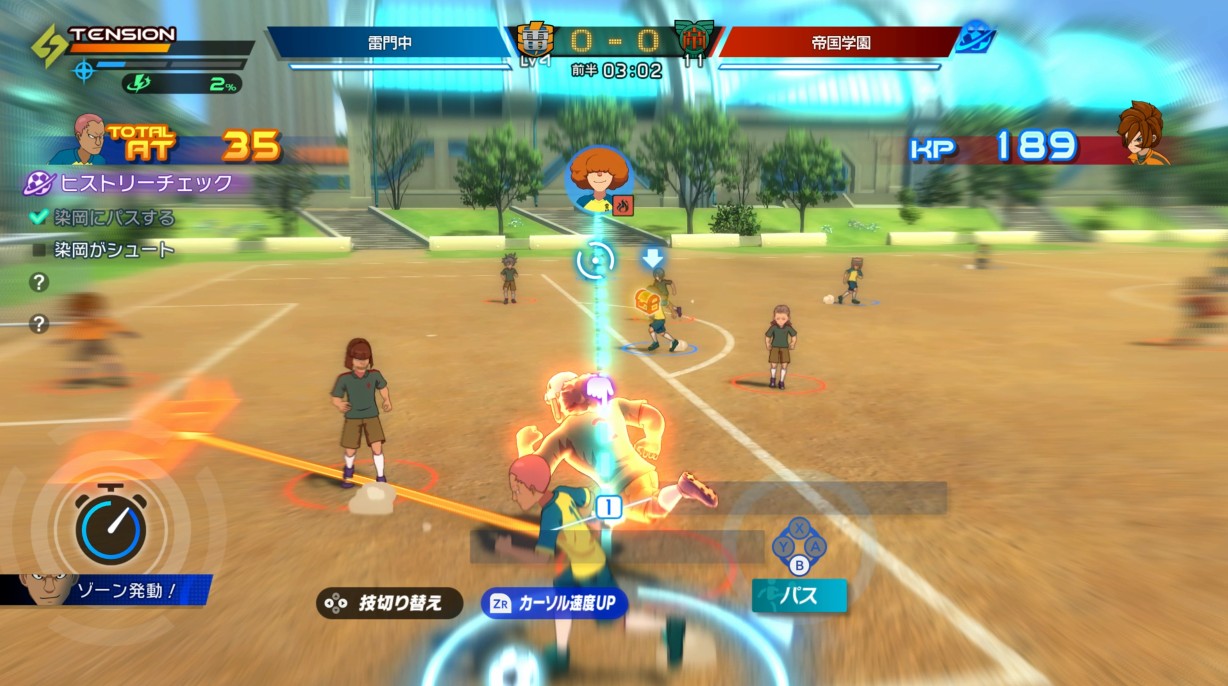This screenshot has height=686, width=1228.
Task: Select the カーソル速度UP option
Action: 554,603
